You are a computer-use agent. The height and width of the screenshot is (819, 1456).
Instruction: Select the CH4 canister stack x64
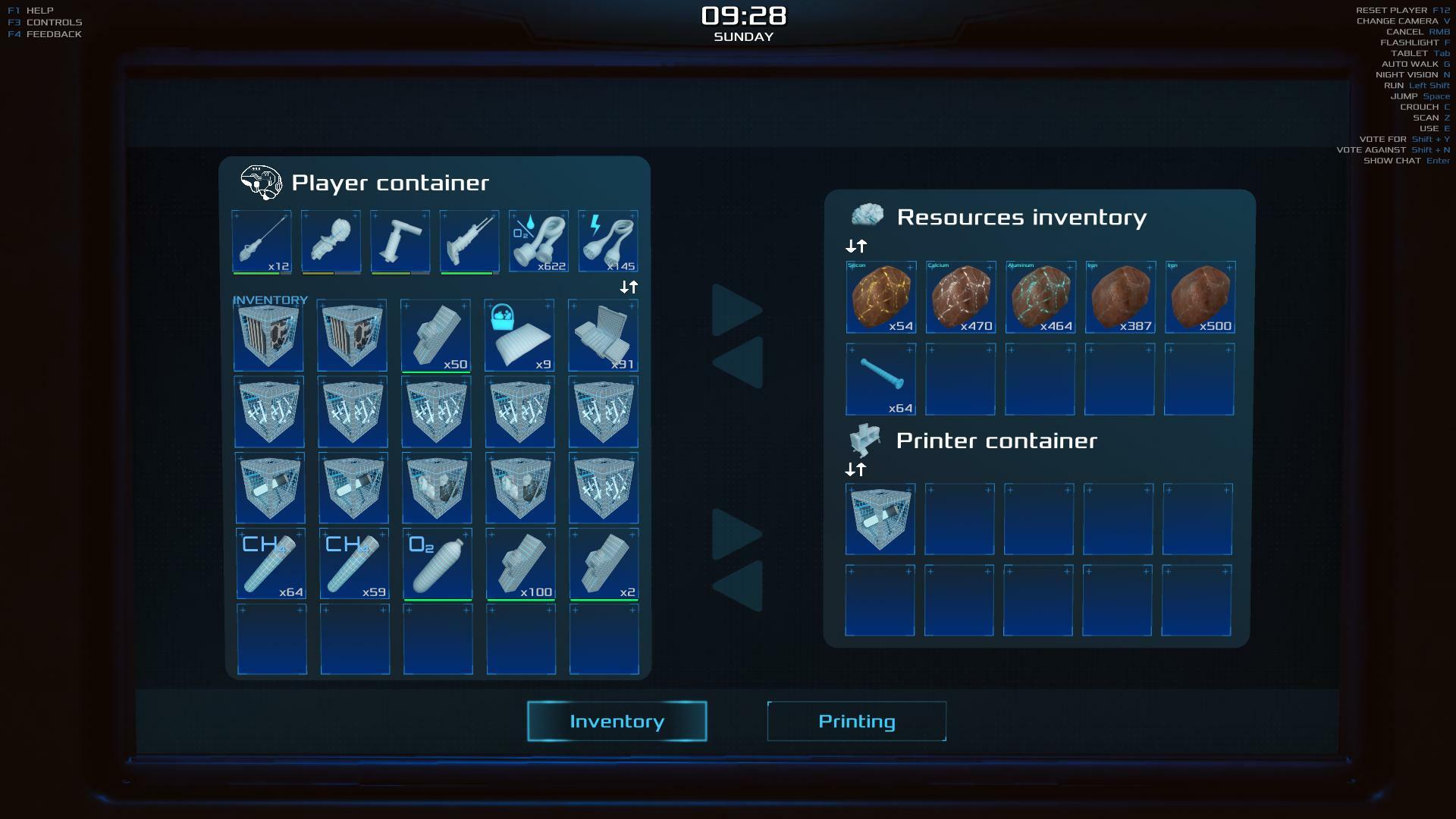(271, 563)
